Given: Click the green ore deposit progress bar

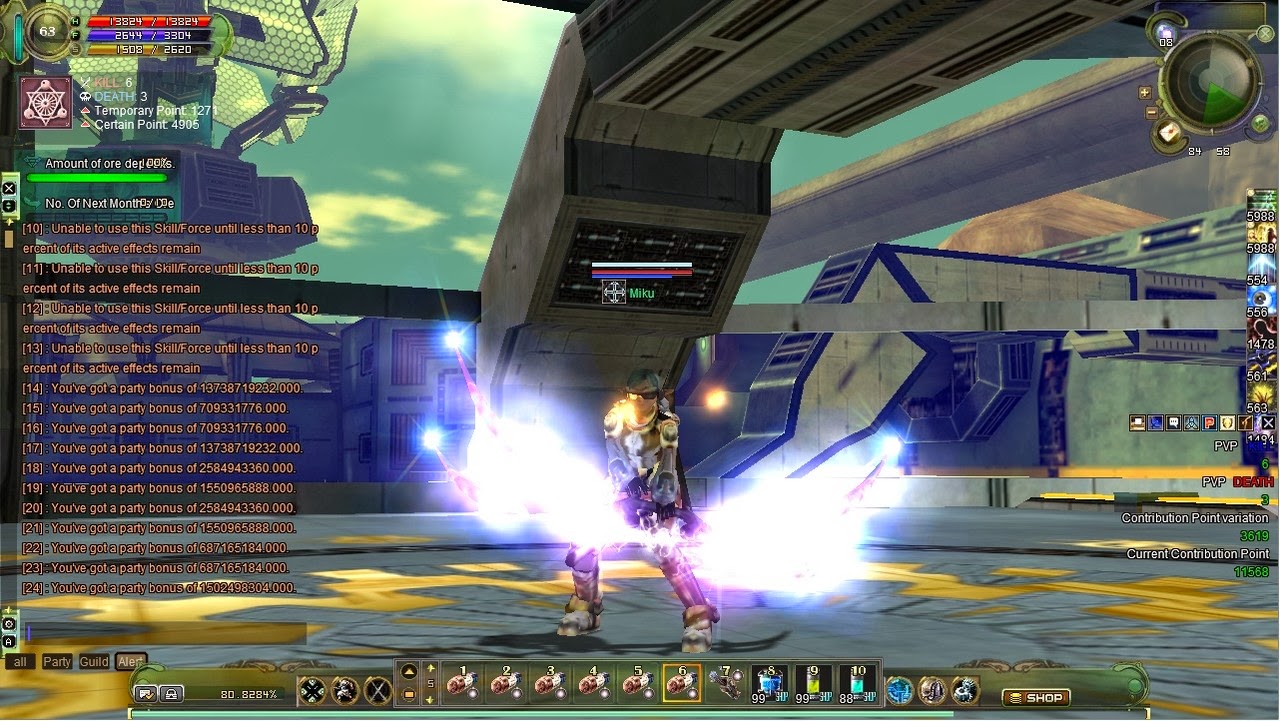Looking at the screenshot, I should click(96, 178).
